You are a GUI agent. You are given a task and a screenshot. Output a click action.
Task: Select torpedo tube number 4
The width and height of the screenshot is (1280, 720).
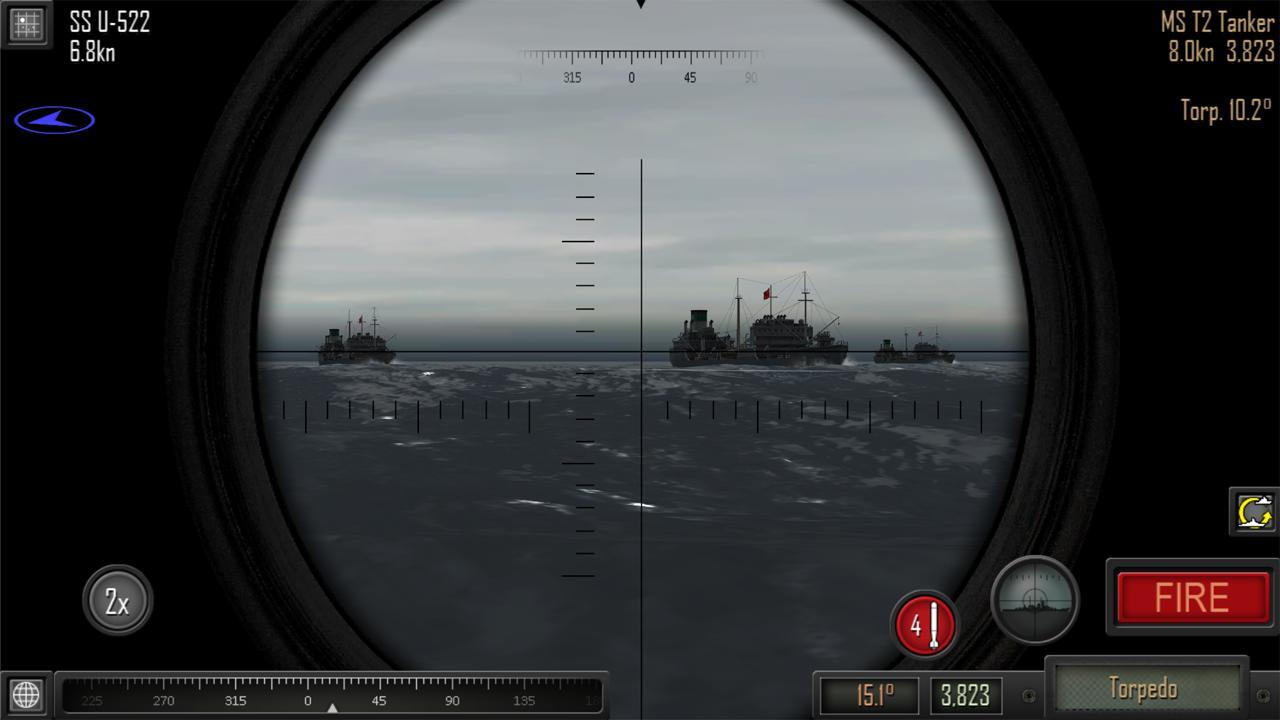925,625
